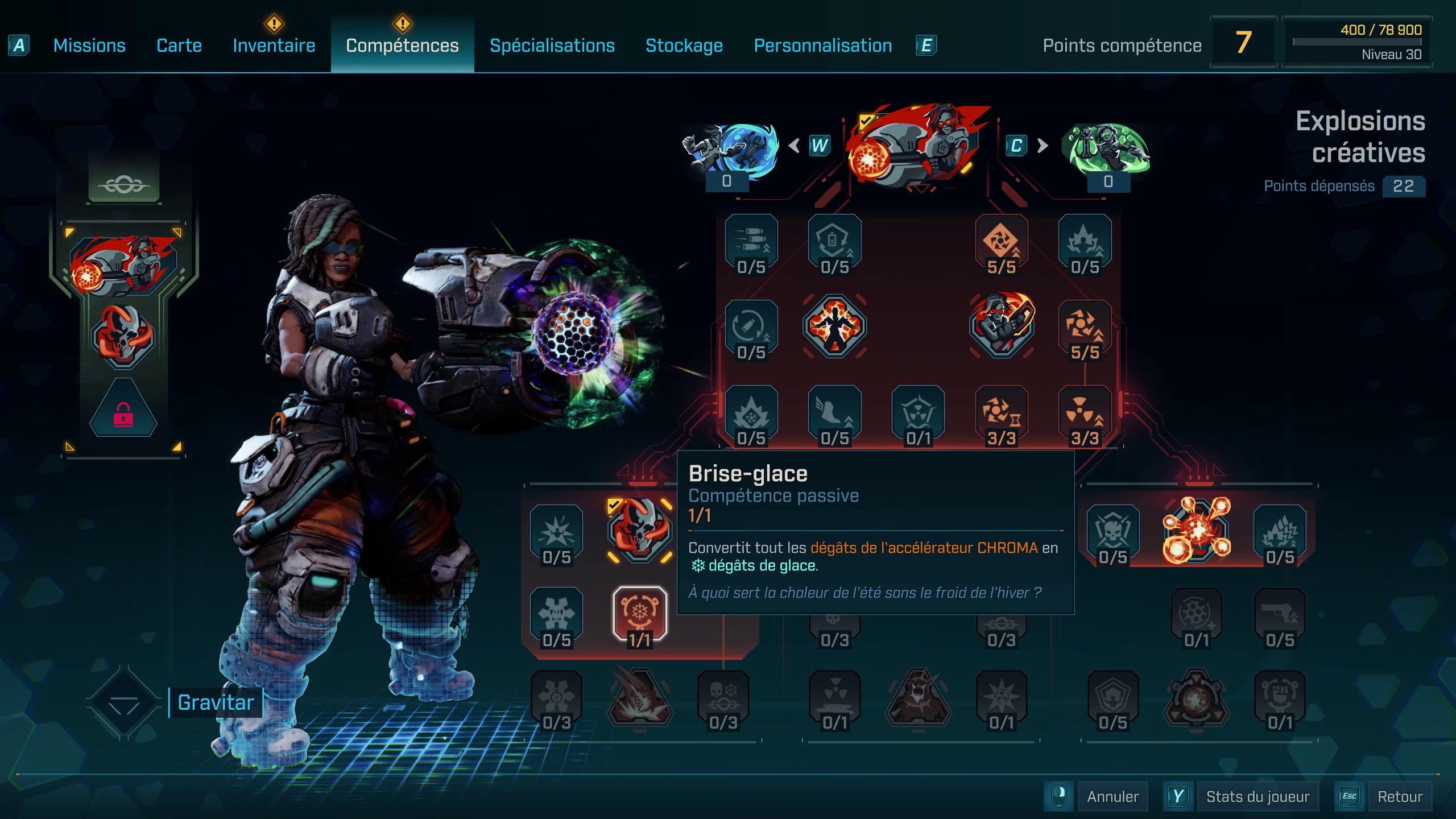
Task: Select the Compétences tab
Action: tap(402, 45)
